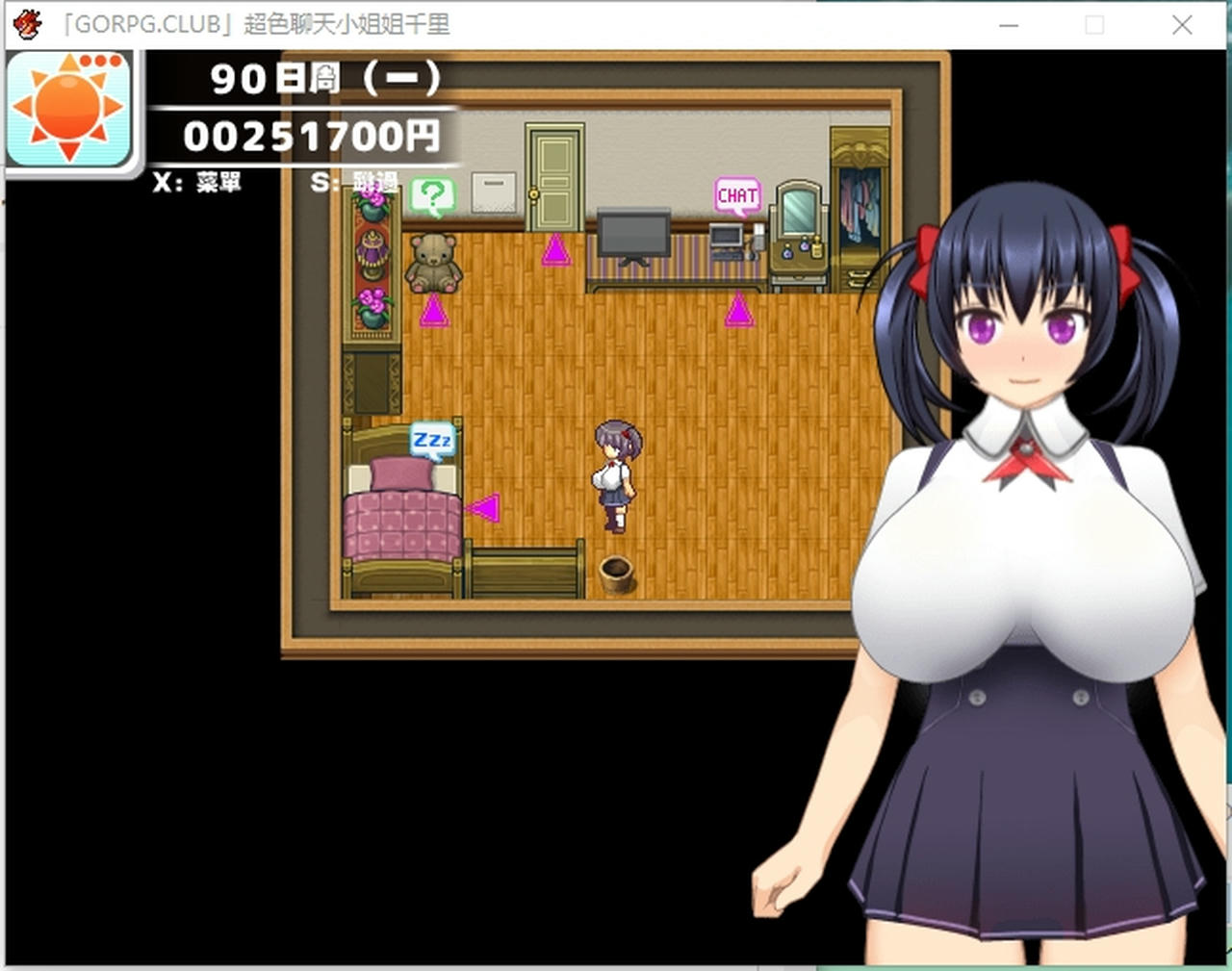Click the Zzz sleep bubble above the bed
Viewport: 1232px width, 971px height.
[432, 440]
